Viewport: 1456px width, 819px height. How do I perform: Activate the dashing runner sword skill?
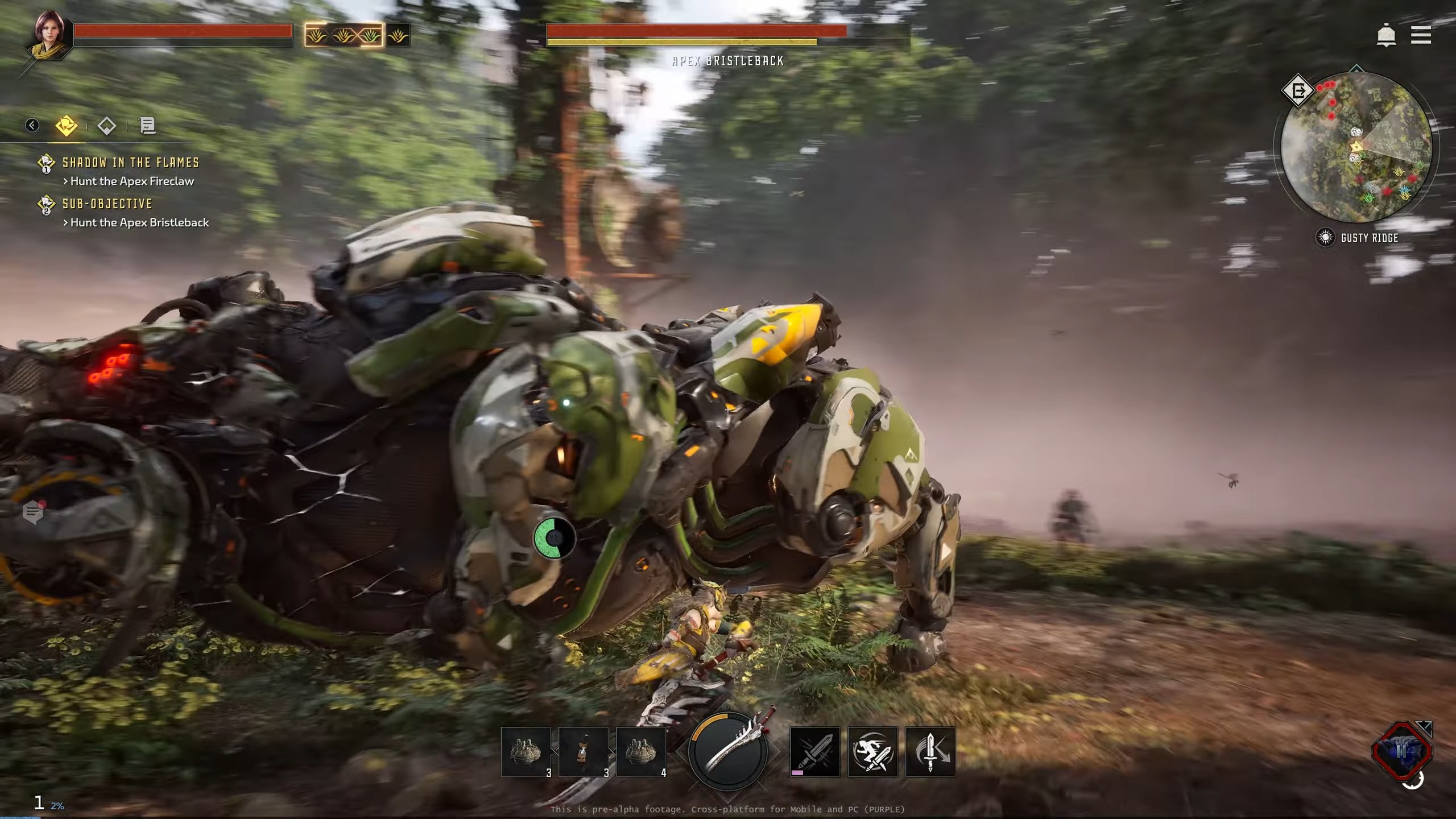872,751
